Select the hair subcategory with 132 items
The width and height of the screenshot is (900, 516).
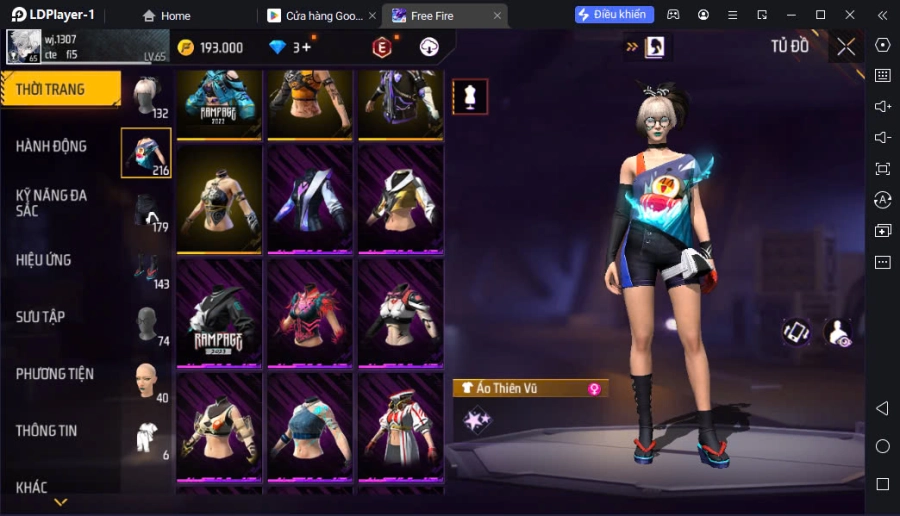point(147,97)
